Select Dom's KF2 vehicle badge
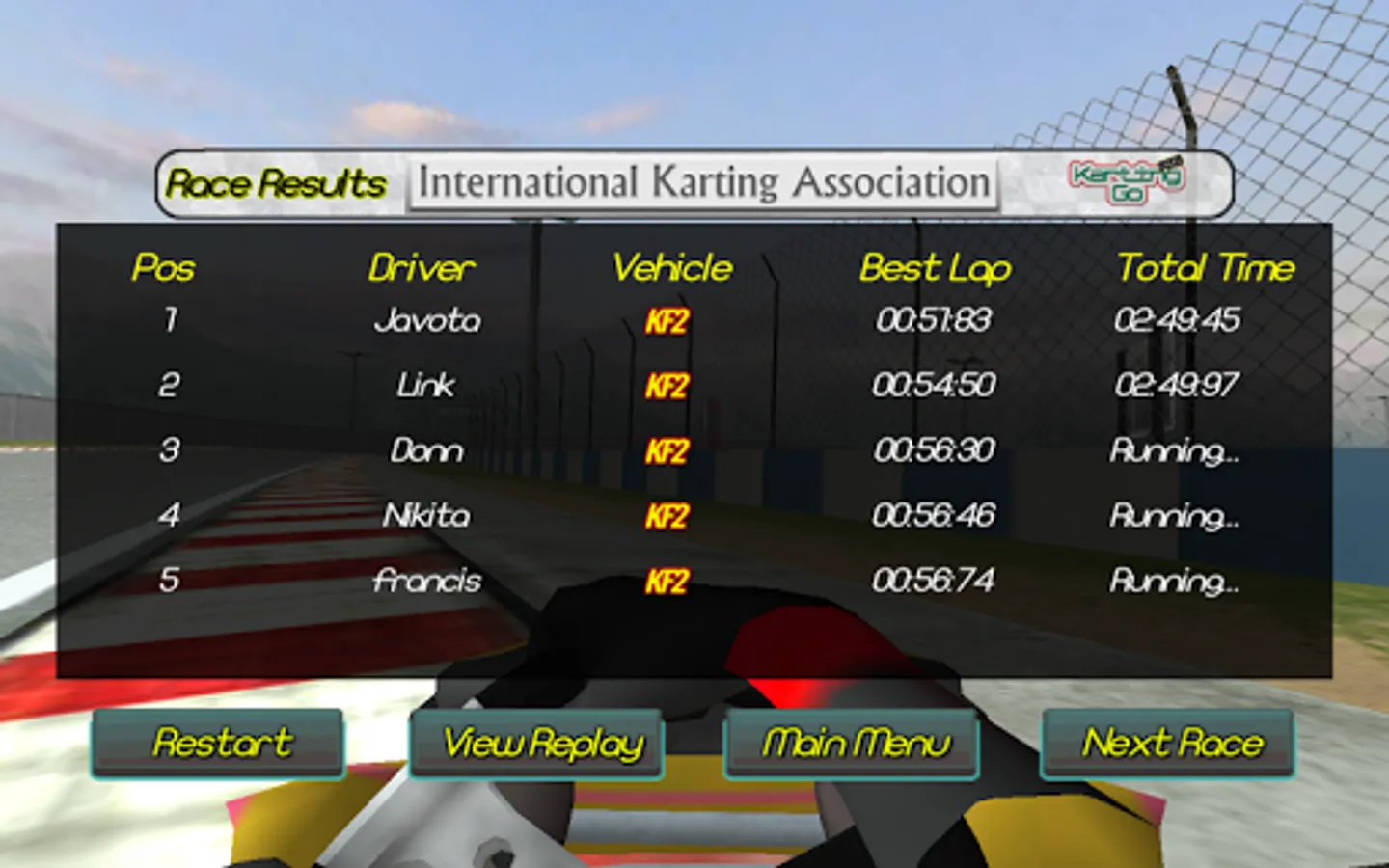This screenshot has width=1389, height=868. tap(669, 450)
